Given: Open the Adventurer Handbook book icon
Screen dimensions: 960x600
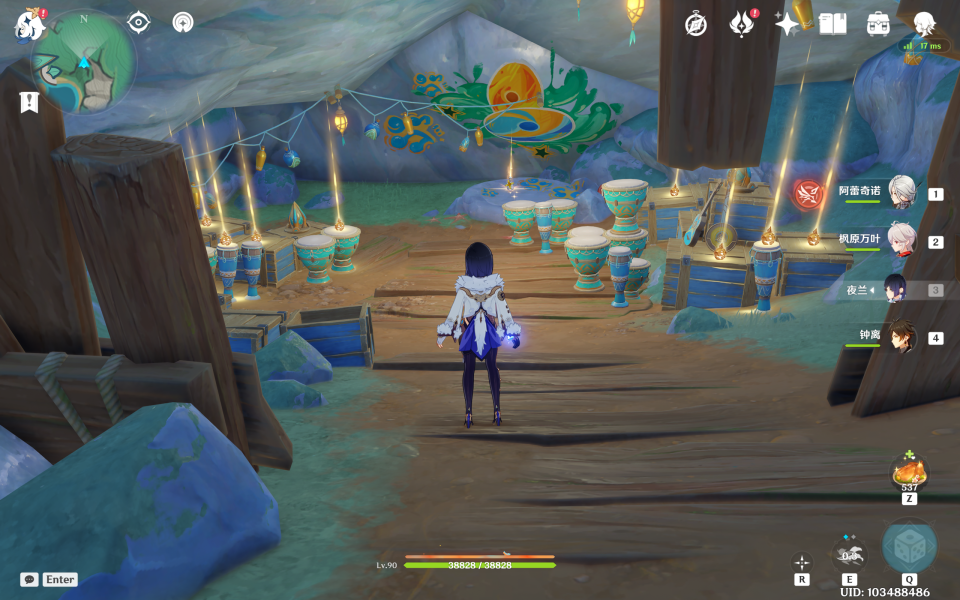Looking at the screenshot, I should [832, 24].
